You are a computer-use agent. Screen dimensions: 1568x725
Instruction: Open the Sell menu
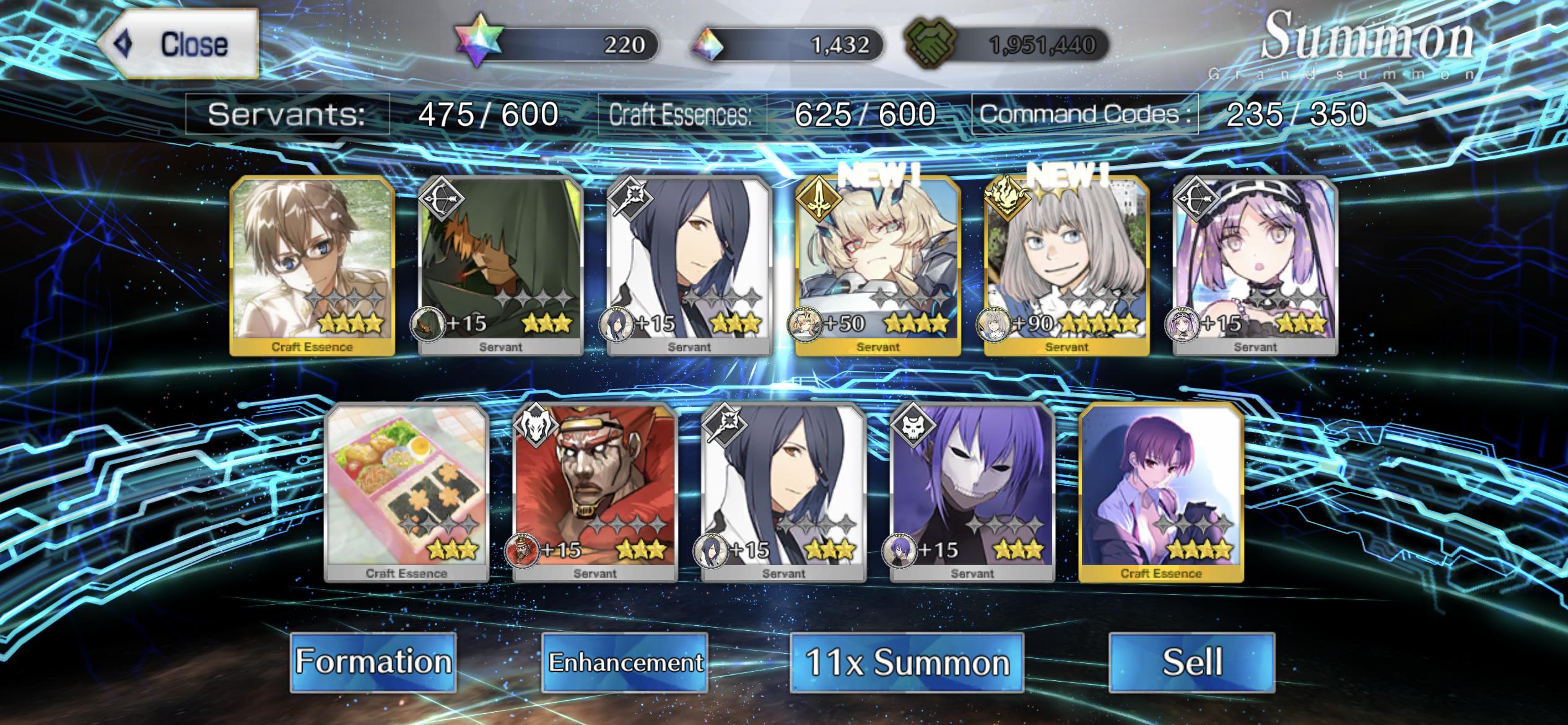coord(1191,662)
